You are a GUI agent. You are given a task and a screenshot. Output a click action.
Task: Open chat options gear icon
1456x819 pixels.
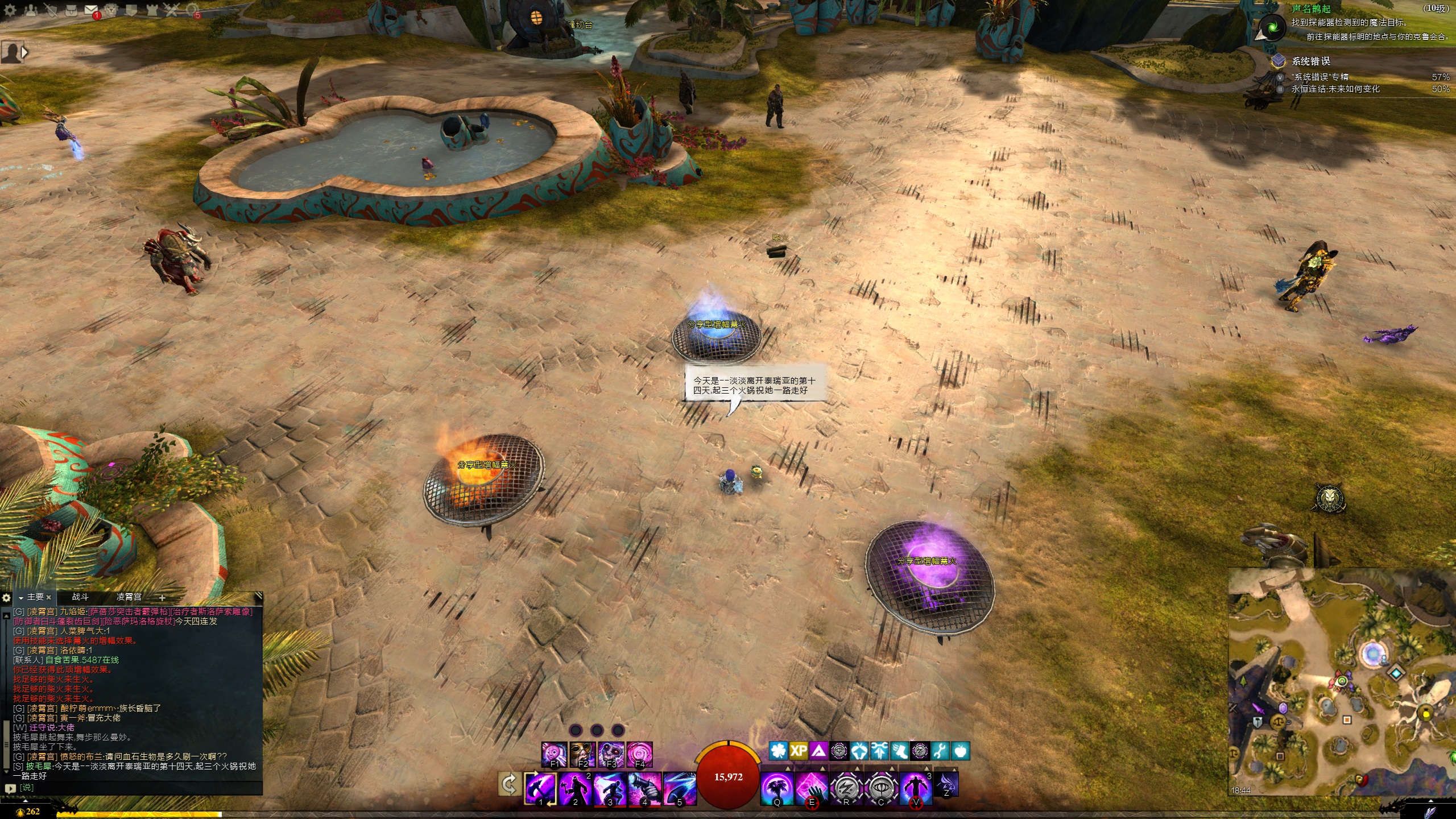click(x=6, y=598)
